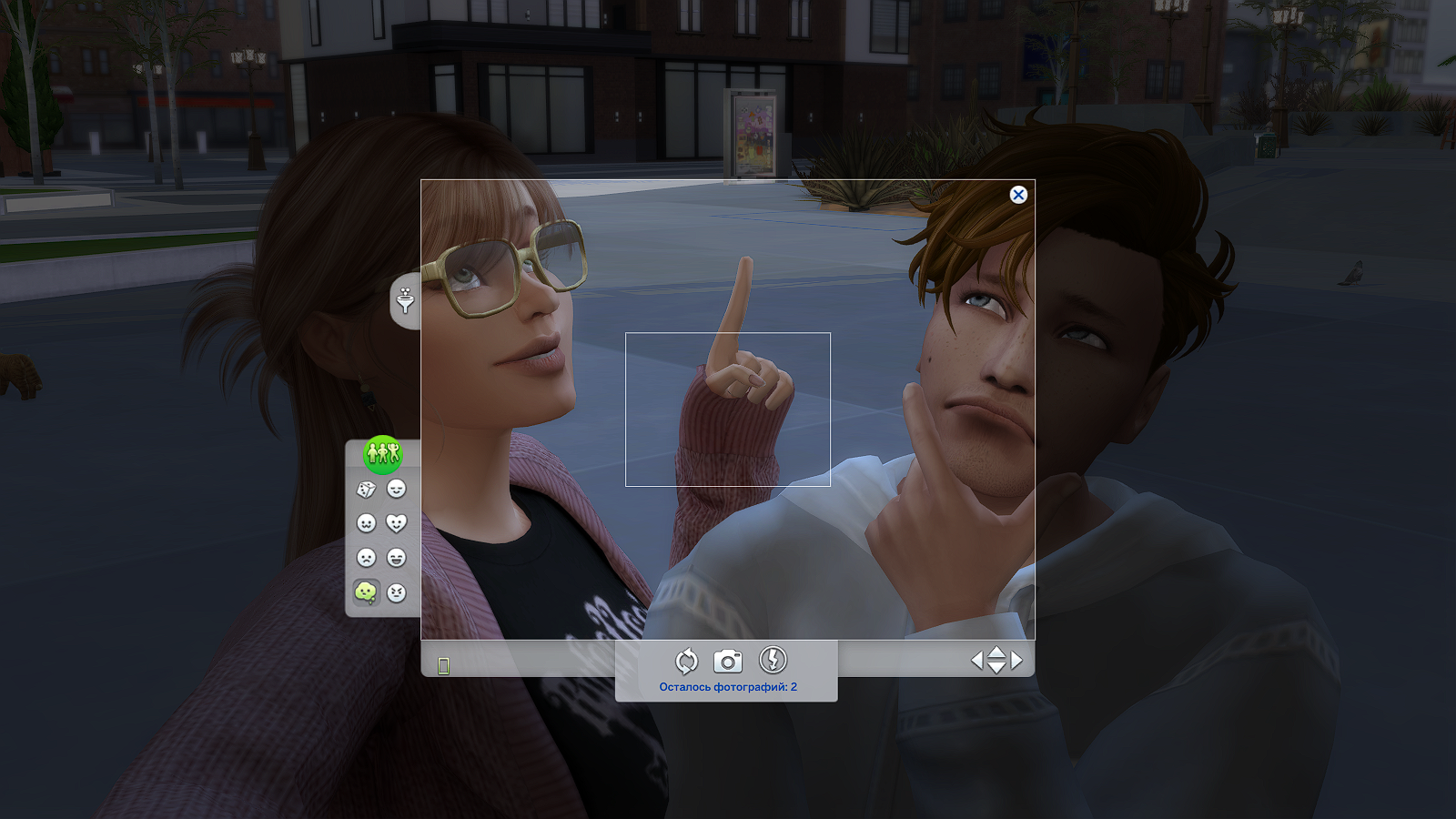This screenshot has height=819, width=1456.
Task: Select the sad face expression
Action: point(365,558)
